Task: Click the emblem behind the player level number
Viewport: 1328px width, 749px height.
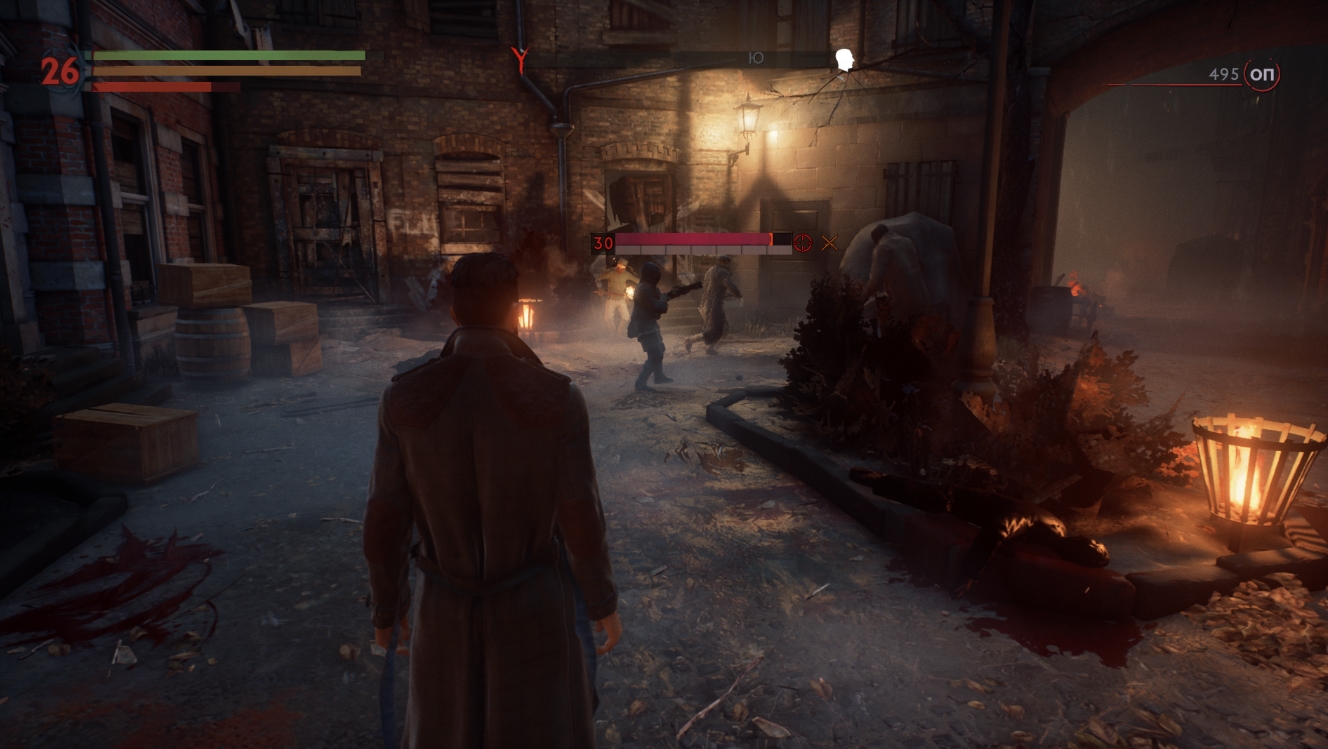Action: [x=60, y=72]
